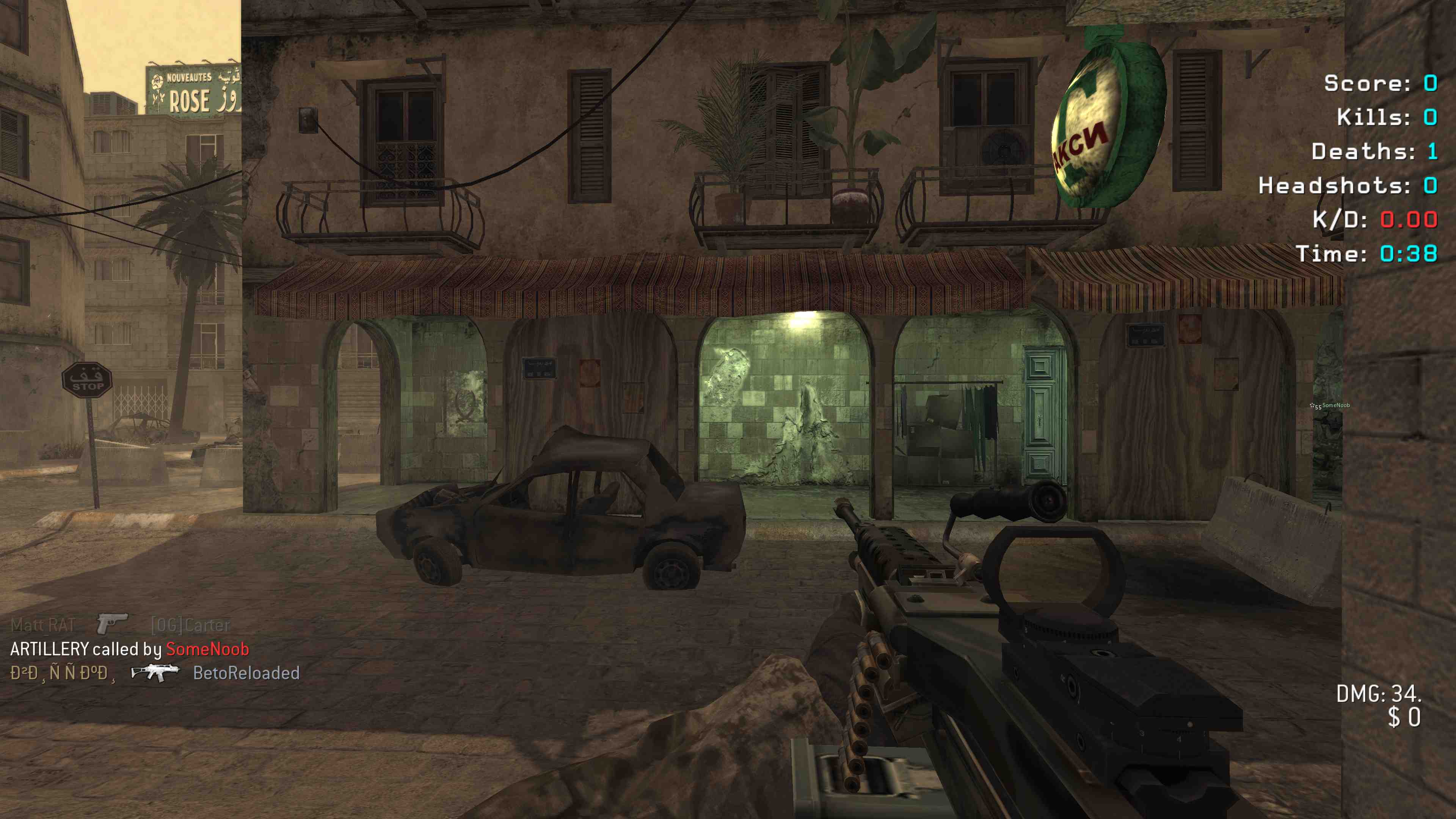This screenshot has width=1456, height=819.
Task: Select the assault rifle killfeed icon
Action: click(154, 672)
